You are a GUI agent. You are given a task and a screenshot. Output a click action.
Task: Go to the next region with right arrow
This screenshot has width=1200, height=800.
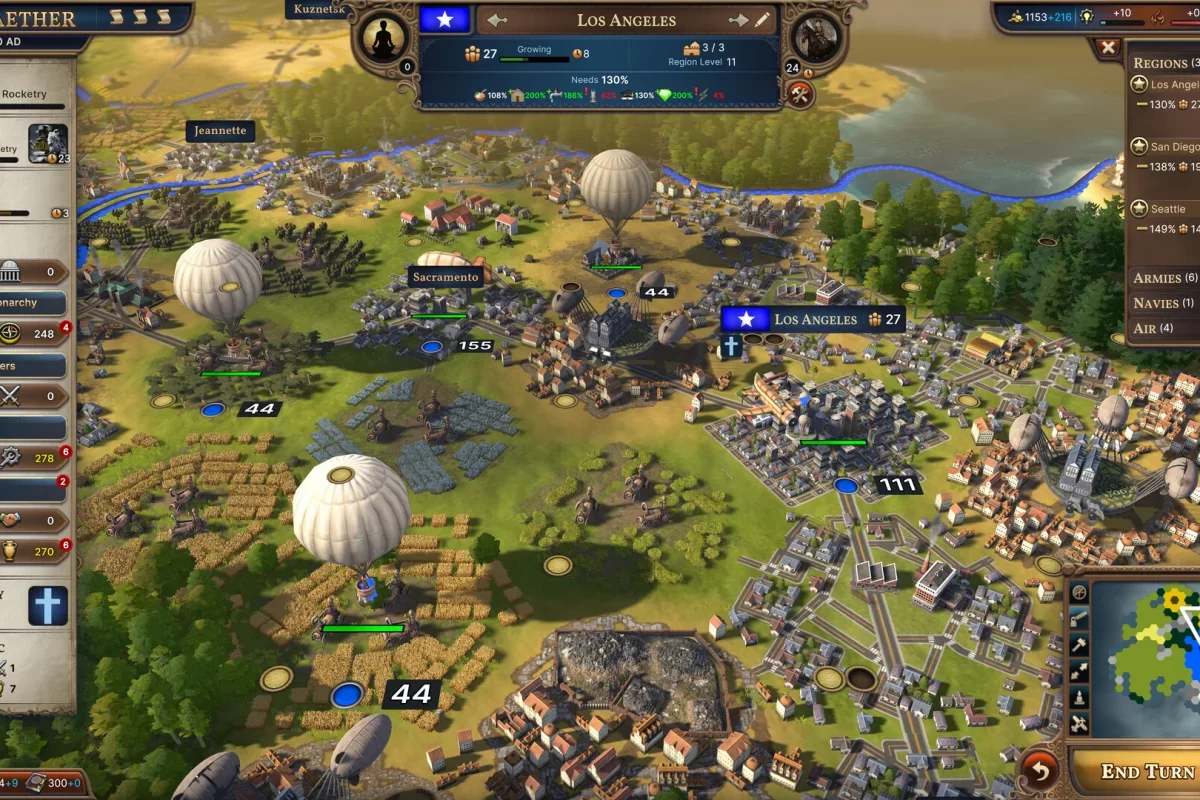(738, 20)
